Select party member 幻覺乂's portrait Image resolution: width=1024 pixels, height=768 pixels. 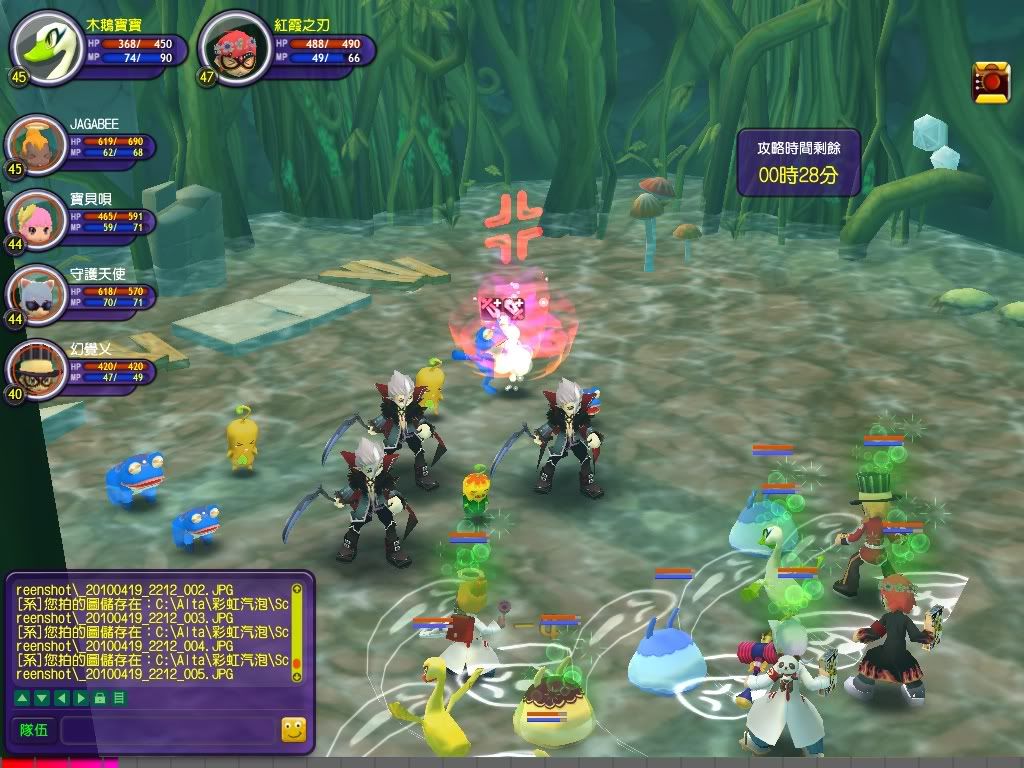35,369
